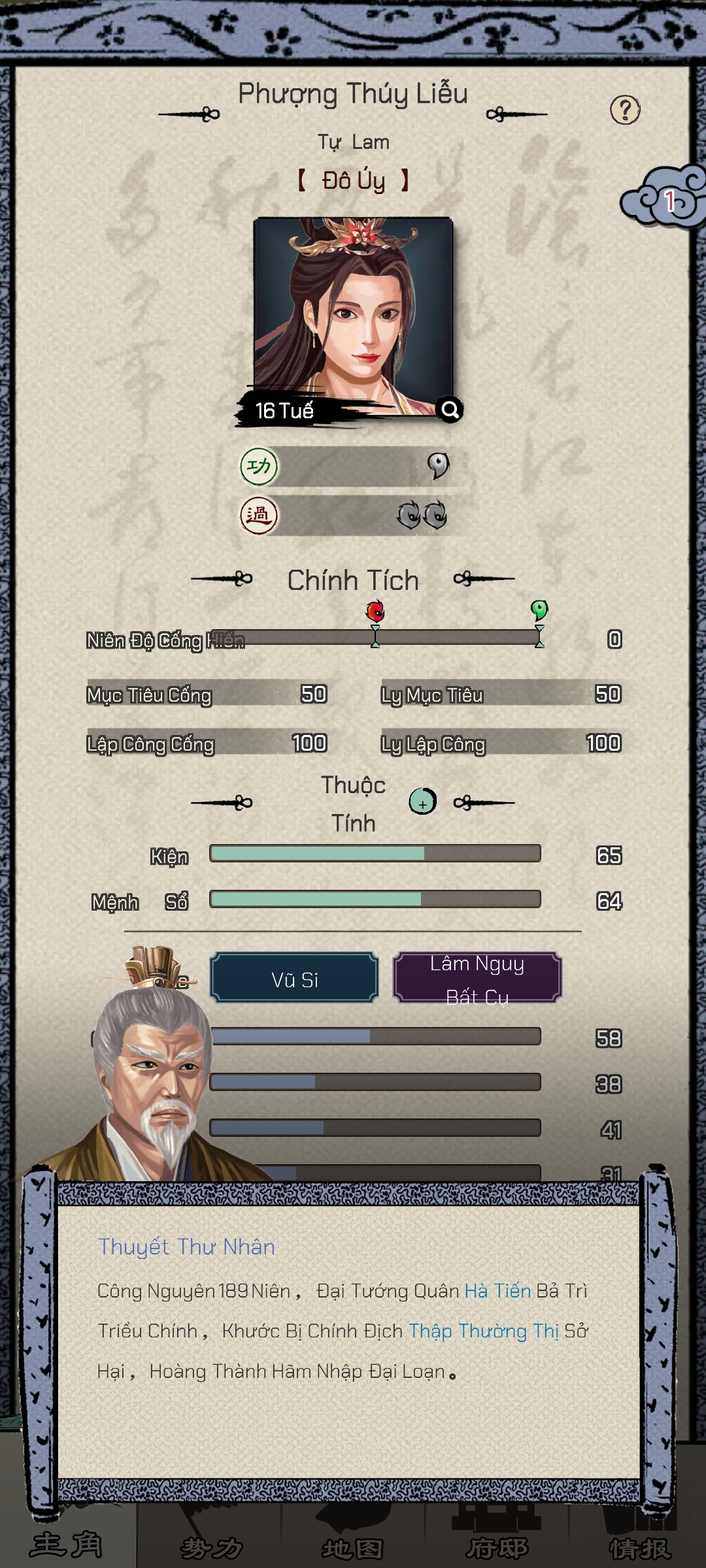This screenshot has height=1568, width=706.
Task: Select the Vũ Sĩ class tag
Action: pyautogui.click(x=294, y=979)
